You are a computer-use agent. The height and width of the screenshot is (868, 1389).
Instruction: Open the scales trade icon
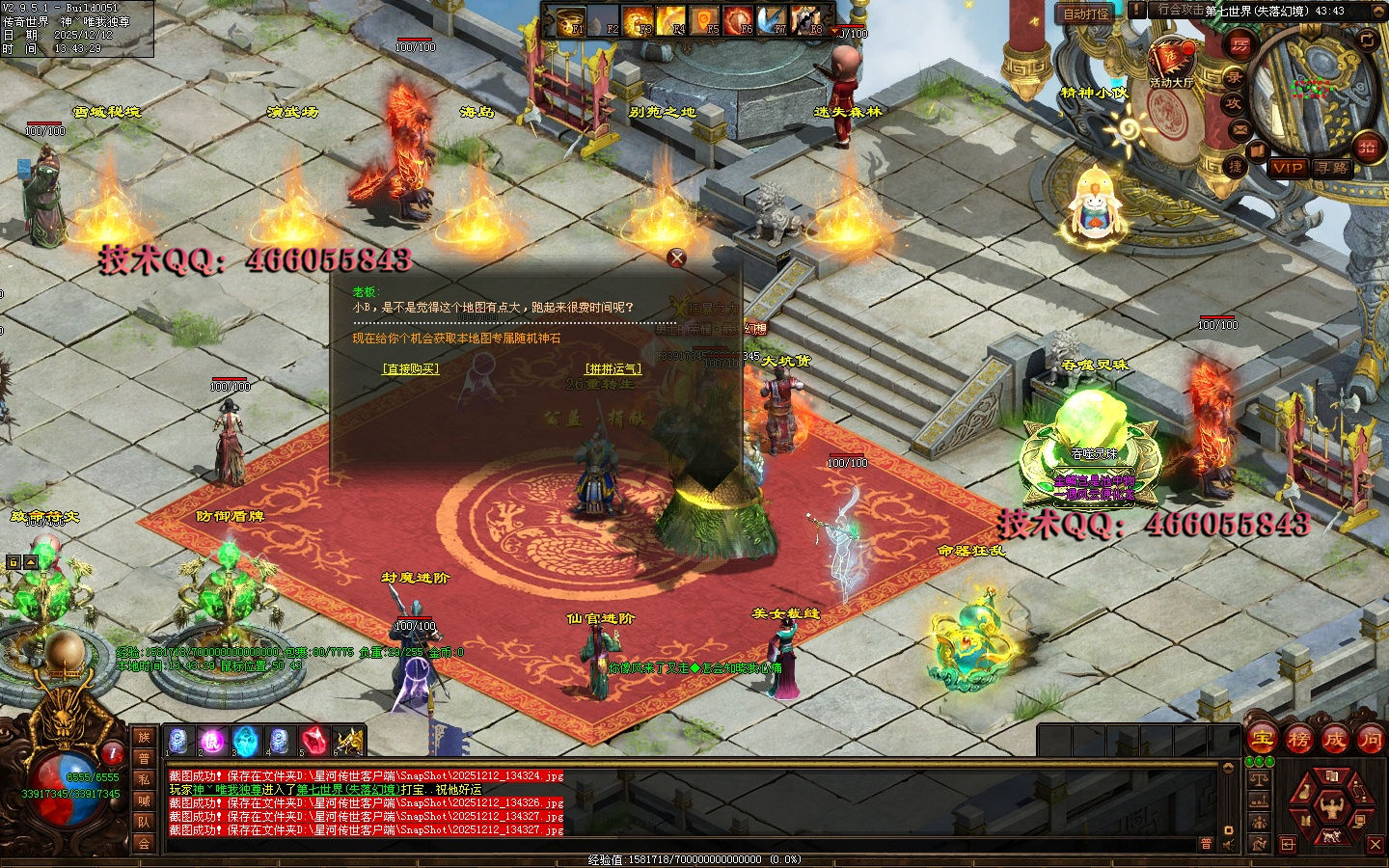1258,779
